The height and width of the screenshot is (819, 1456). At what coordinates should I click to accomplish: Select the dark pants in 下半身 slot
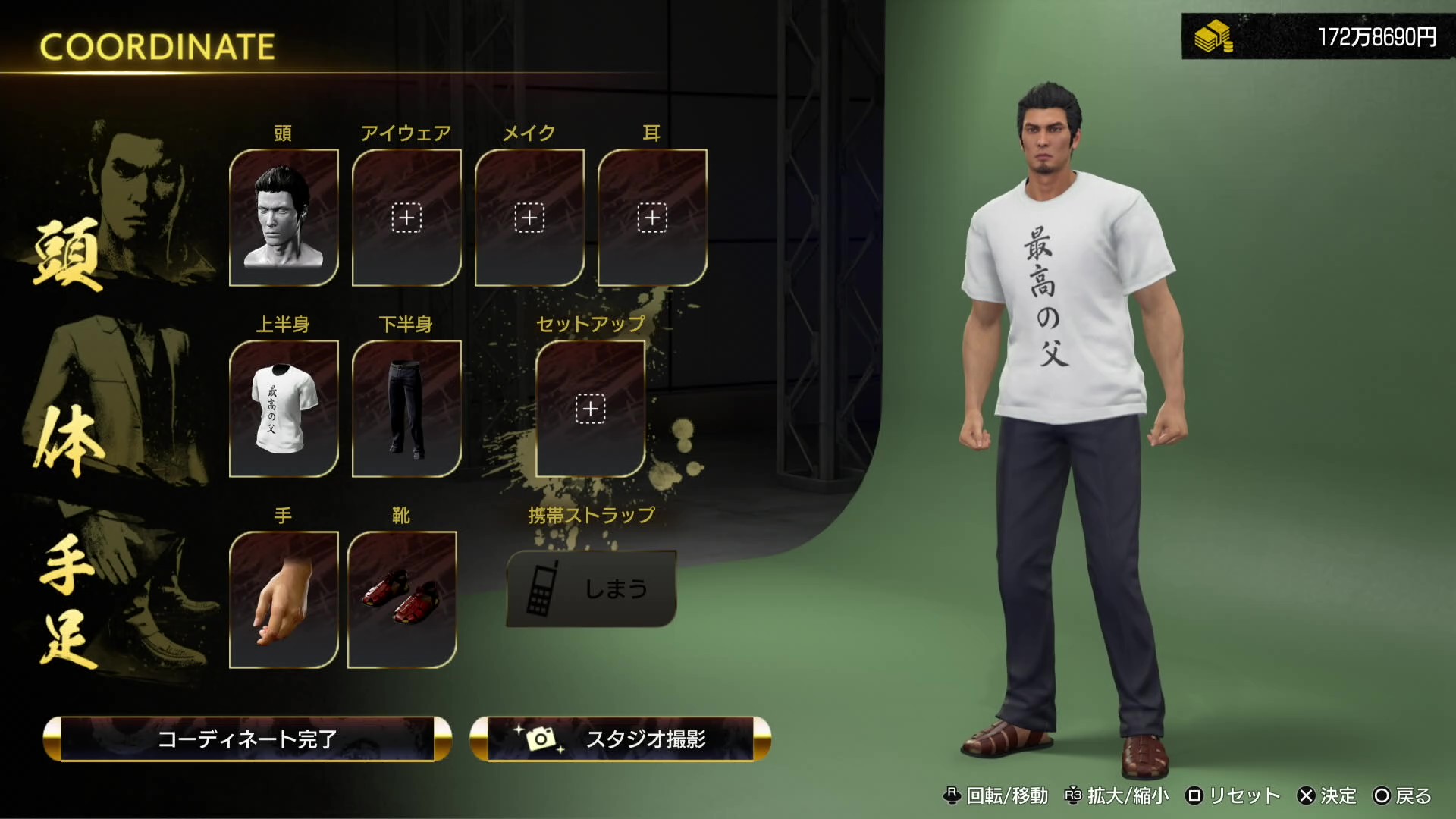407,409
